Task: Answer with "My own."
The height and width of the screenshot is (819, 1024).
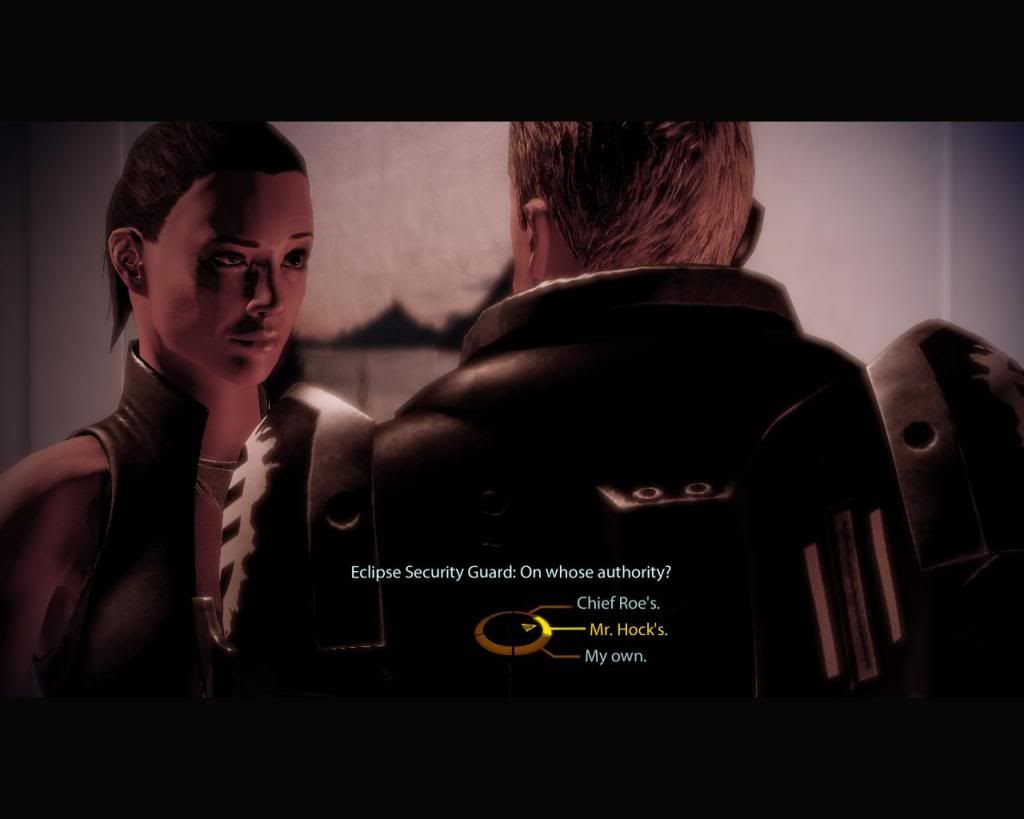Action: [x=615, y=657]
